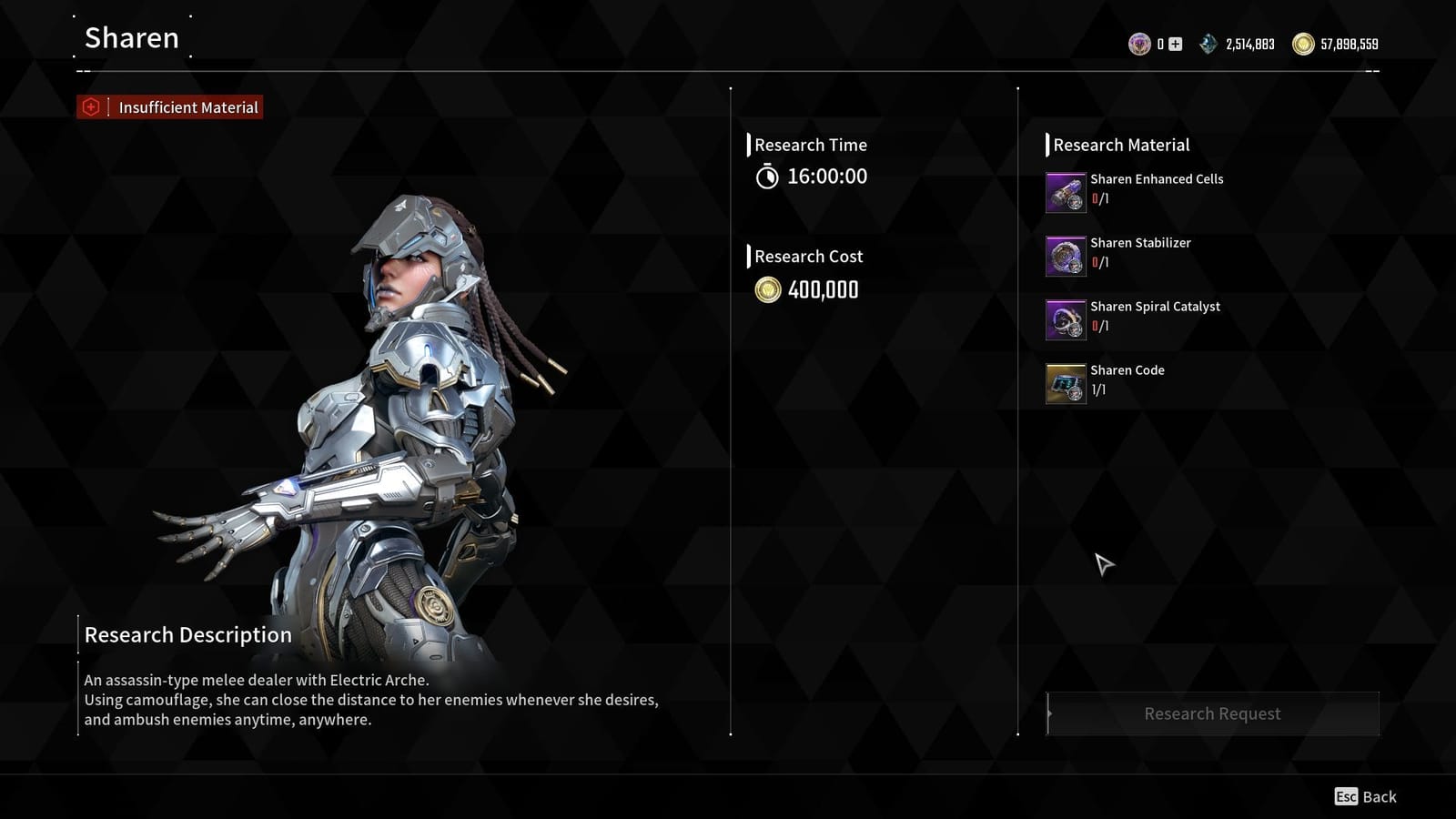
Task: Click the Sharen title header
Action: tap(130, 38)
